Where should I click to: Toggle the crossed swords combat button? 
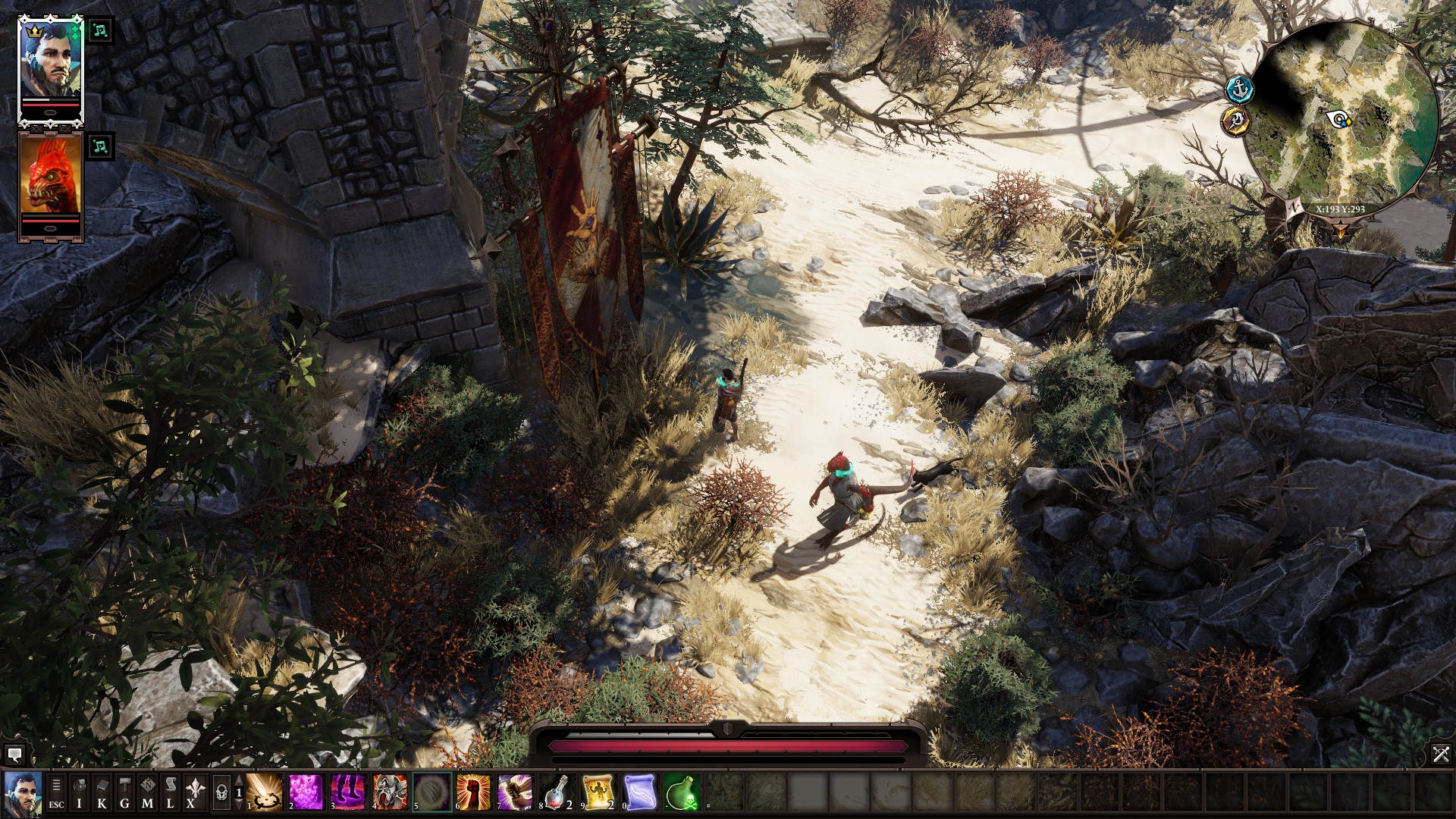pos(1441,754)
